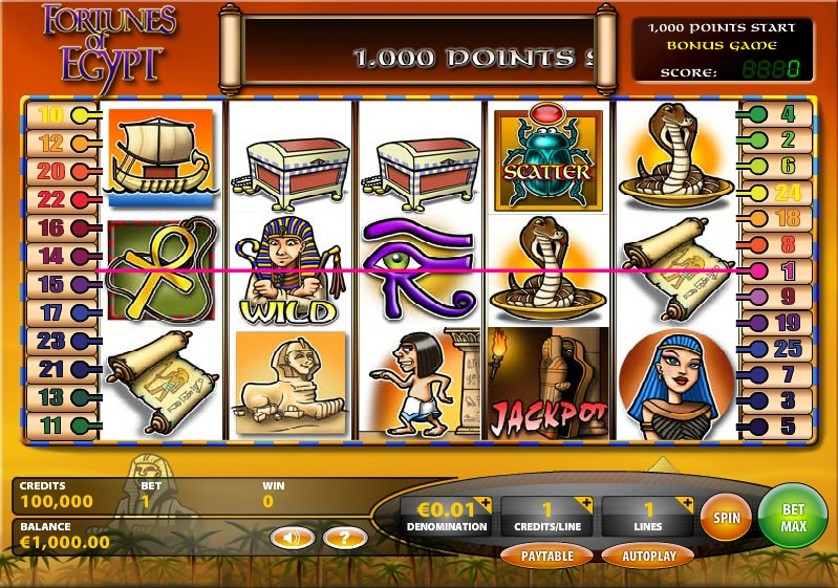
Task: Select payline marker 4
Action: coord(787,114)
